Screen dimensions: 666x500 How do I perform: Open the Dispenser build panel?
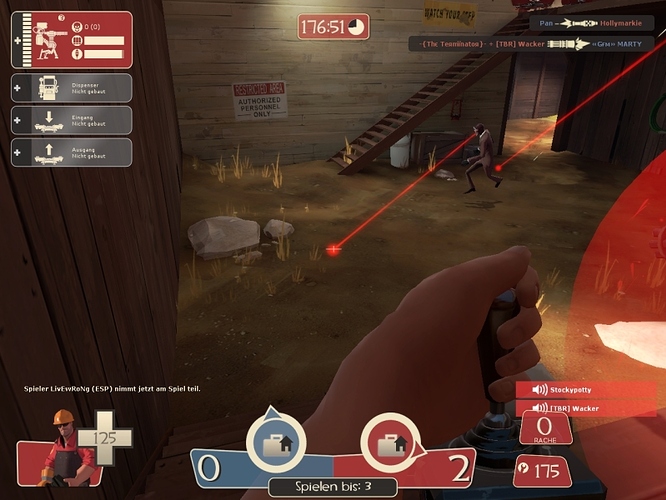point(71,87)
